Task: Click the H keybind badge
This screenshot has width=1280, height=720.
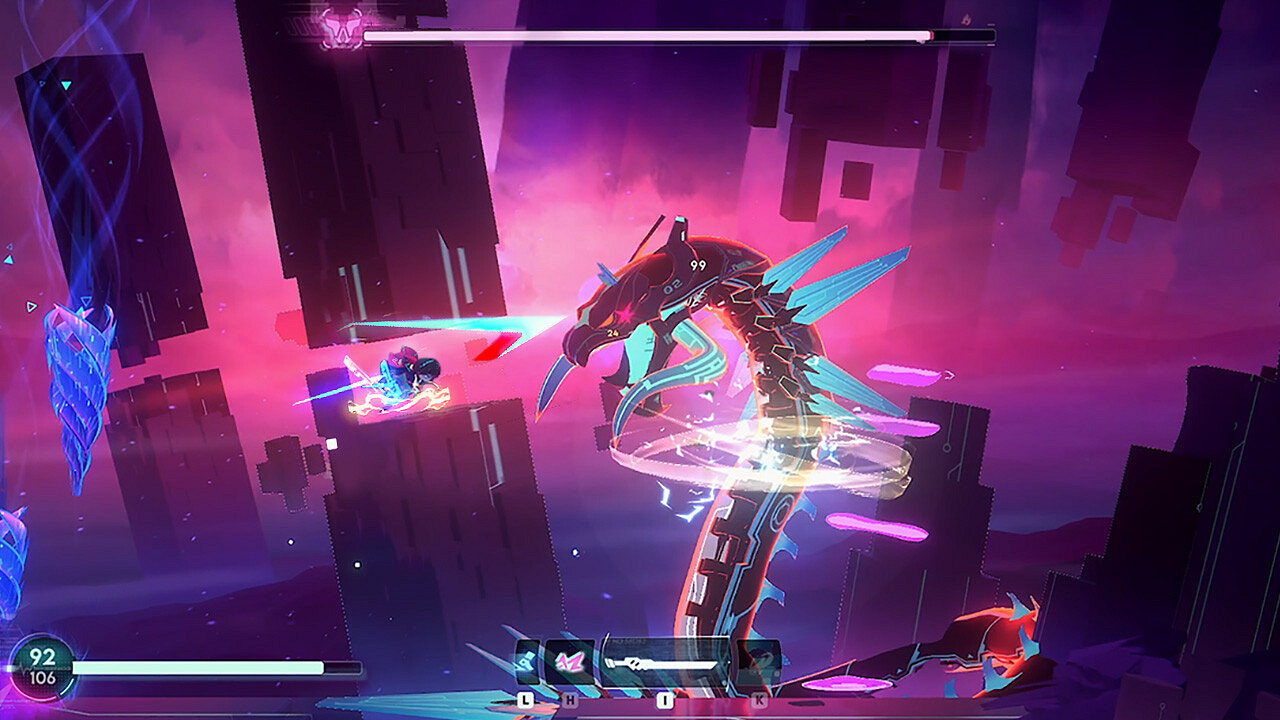Action: point(570,699)
